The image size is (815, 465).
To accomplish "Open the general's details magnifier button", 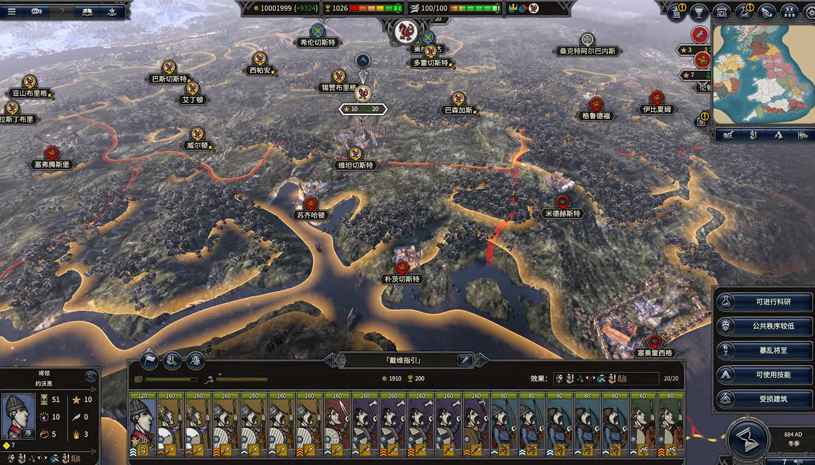I will pyautogui.click(x=91, y=377).
